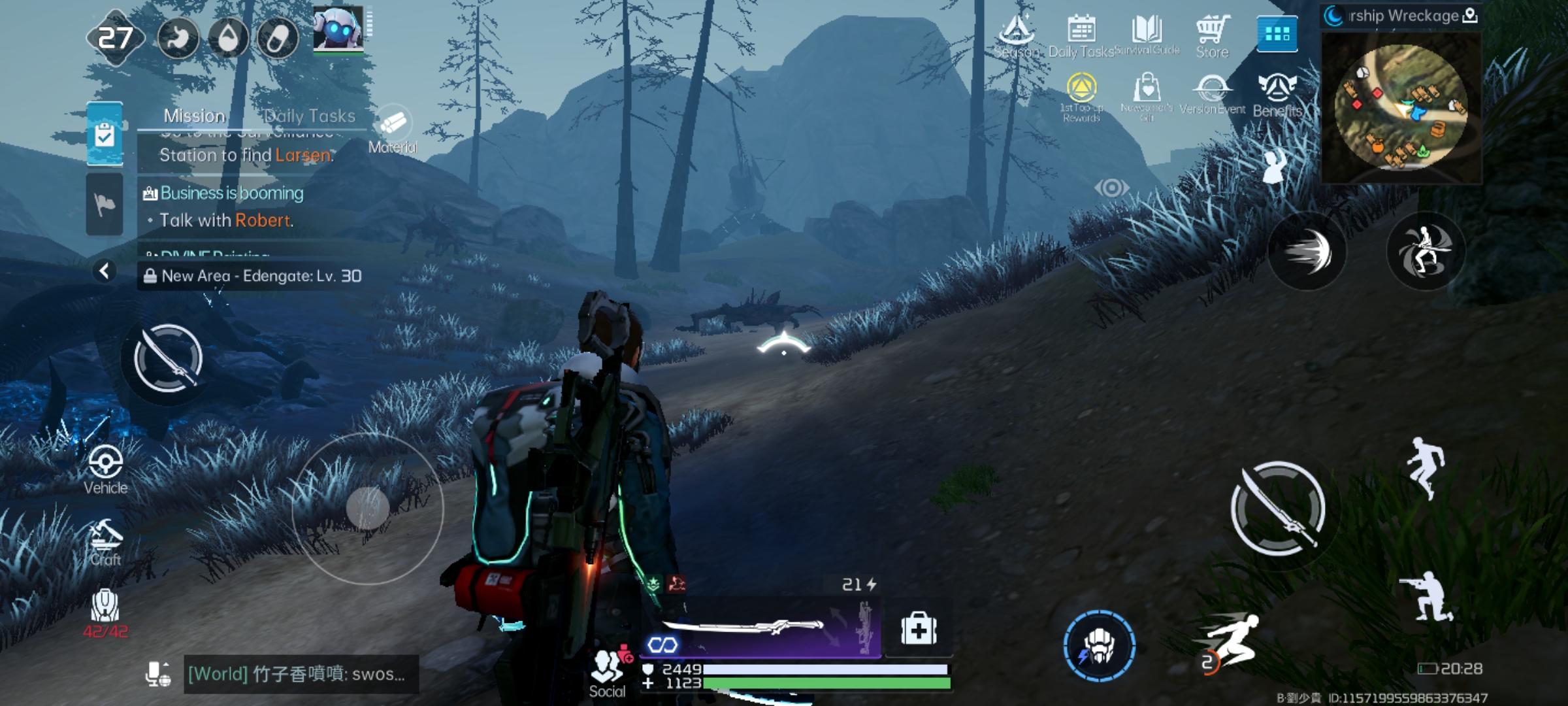Select the Mission tab
Image resolution: width=1568 pixels, height=706 pixels.
[x=194, y=116]
